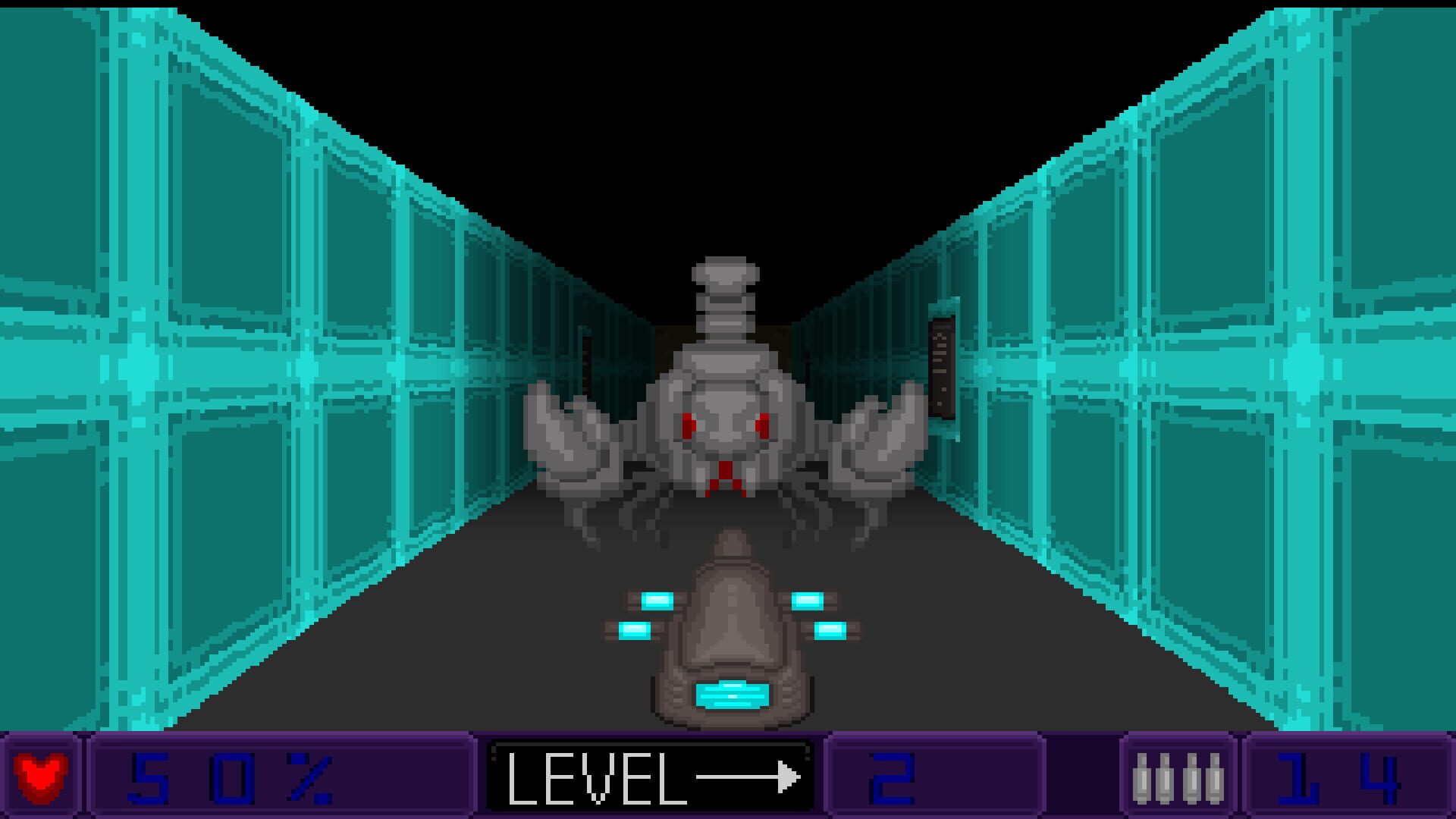Select the LEVEL label in the status bar
This screenshot has width=1456, height=819.
[599, 777]
